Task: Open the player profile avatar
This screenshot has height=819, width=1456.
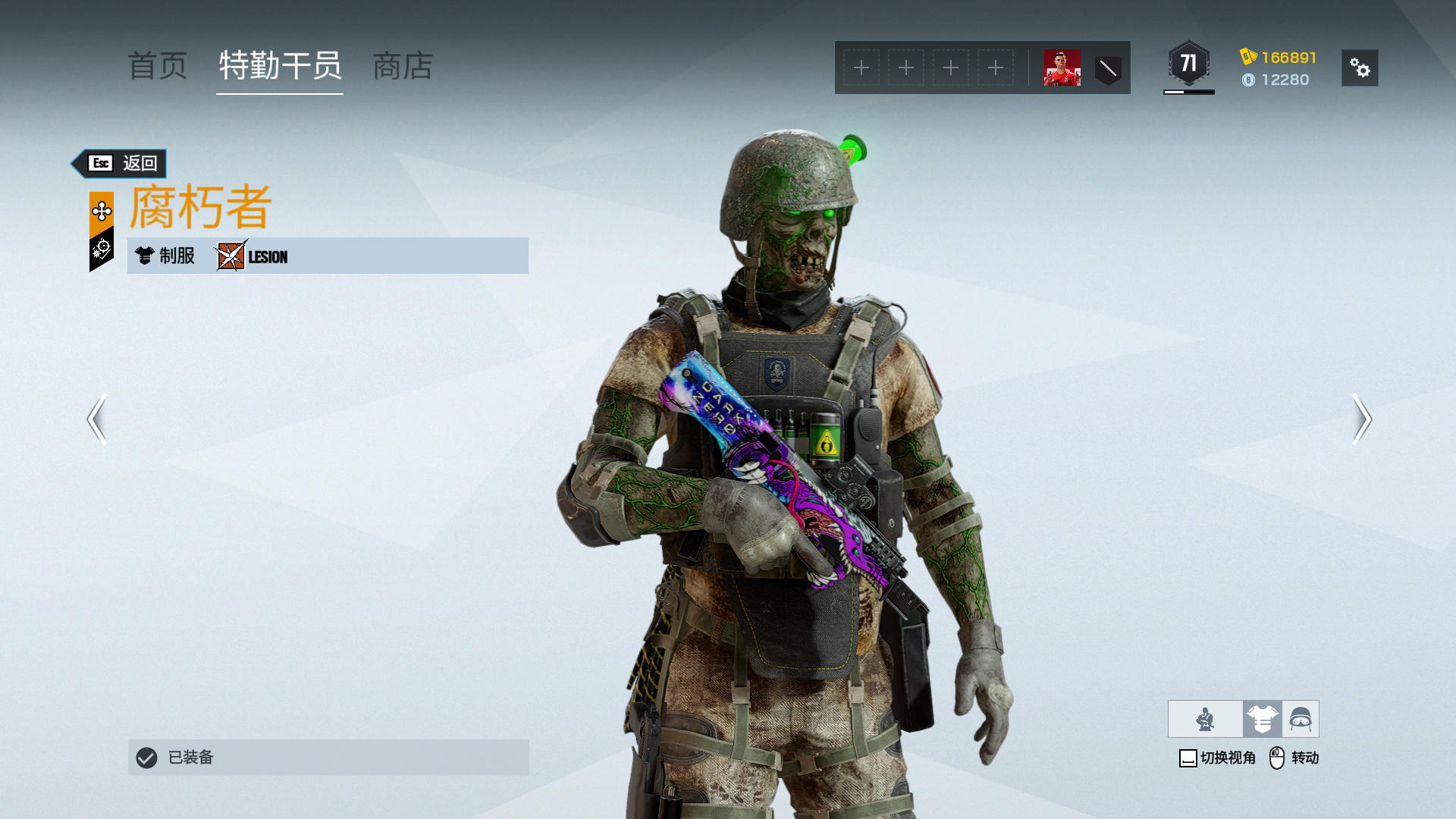Action: pyautogui.click(x=1062, y=68)
